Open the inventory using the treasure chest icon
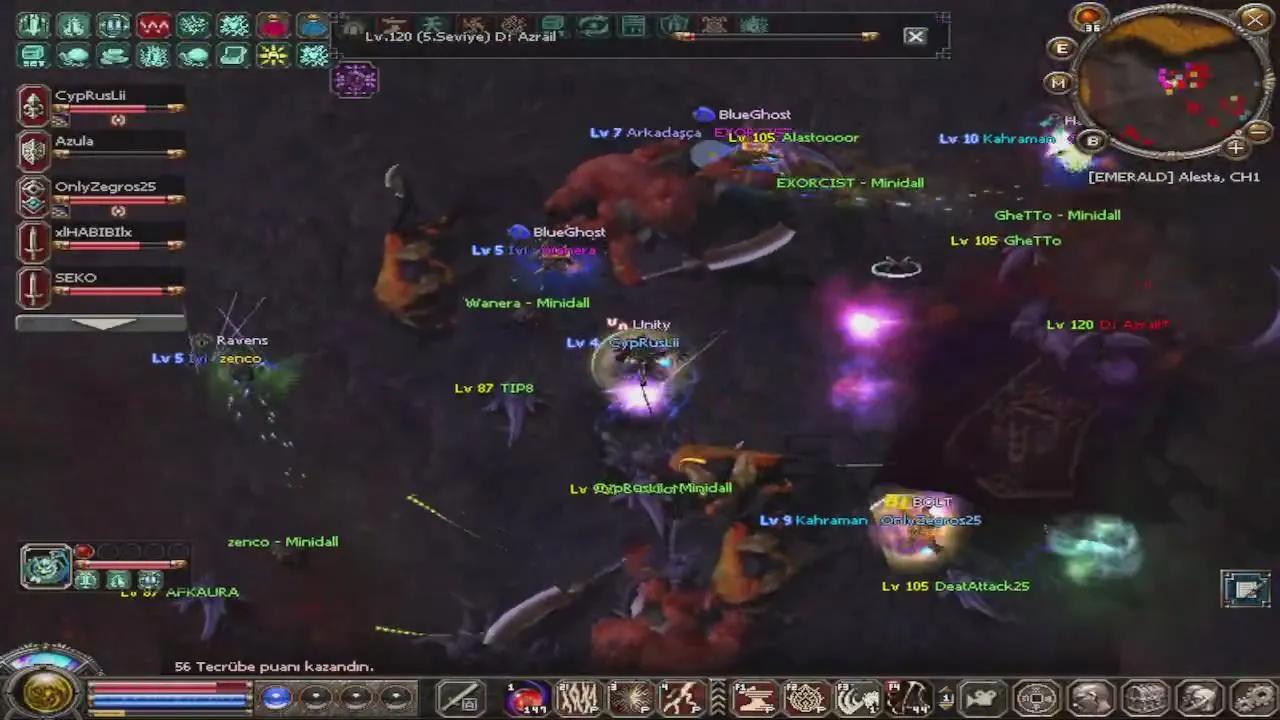The height and width of the screenshot is (720, 1280). coord(1144,700)
